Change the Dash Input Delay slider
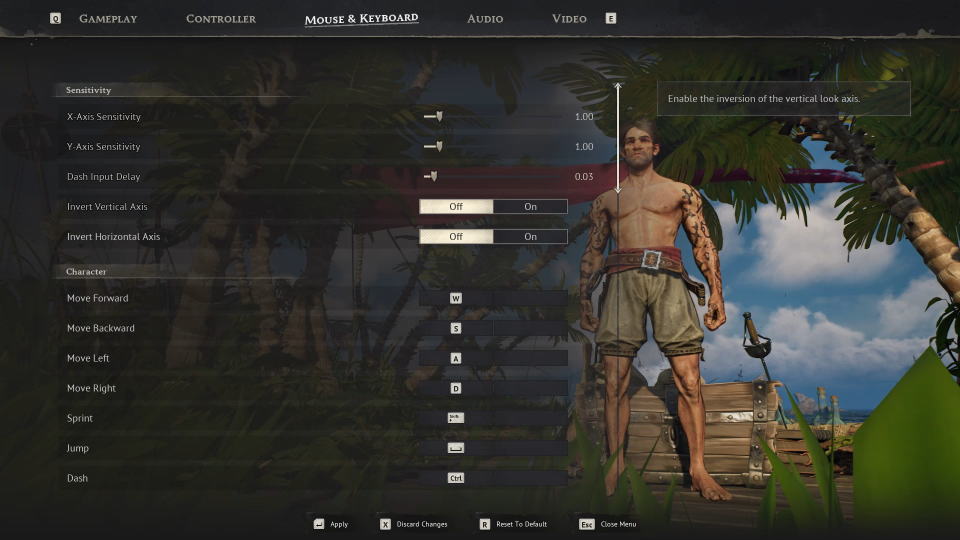Viewport: 960px width, 540px height. click(x=433, y=177)
